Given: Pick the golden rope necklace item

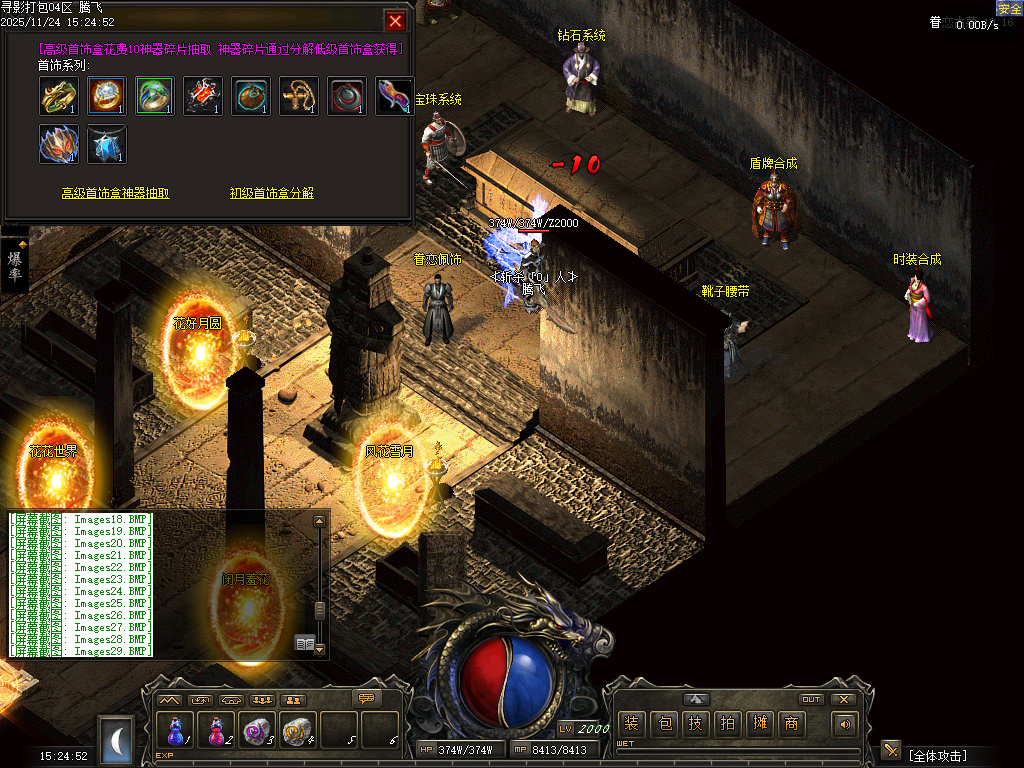Looking at the screenshot, I should (x=299, y=96).
